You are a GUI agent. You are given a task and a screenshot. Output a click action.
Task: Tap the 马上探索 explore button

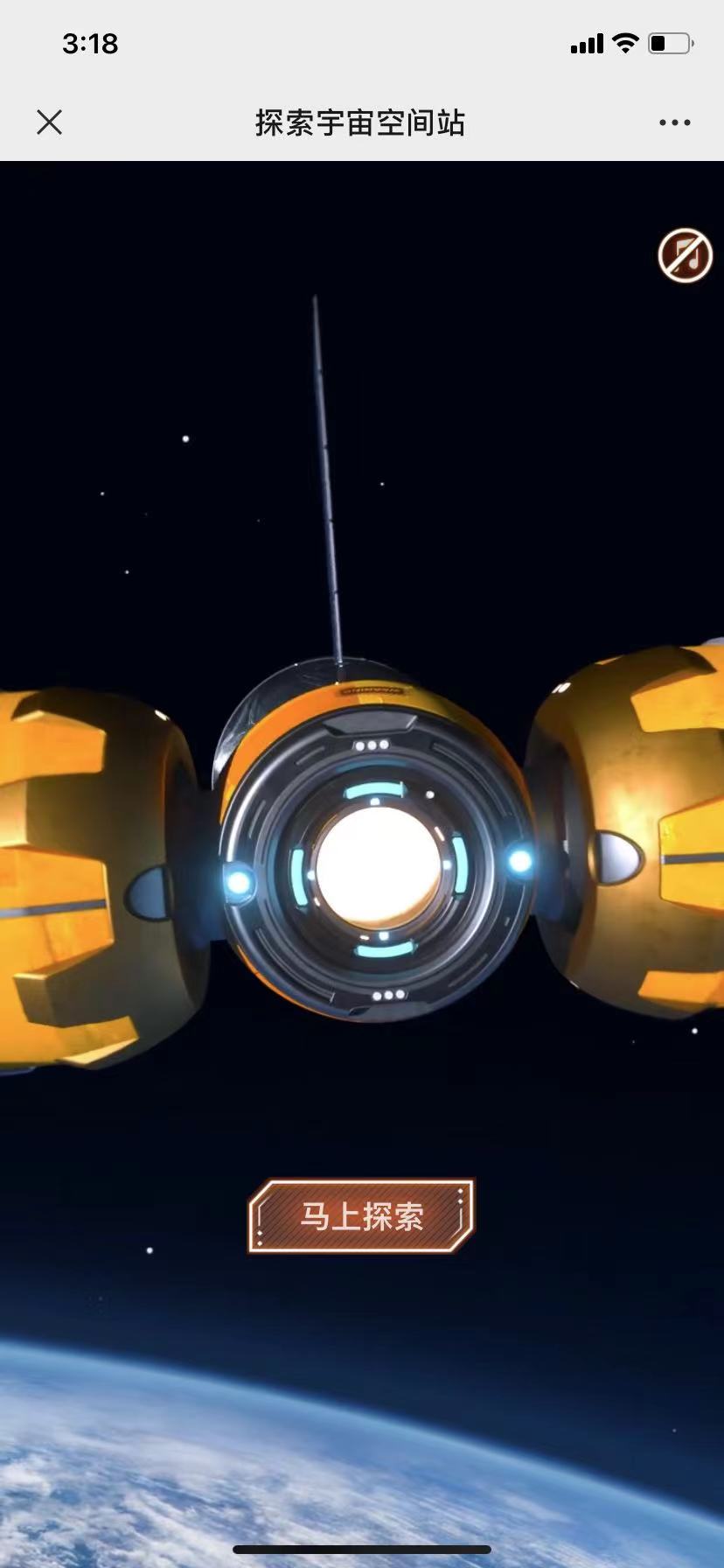pos(361,1215)
